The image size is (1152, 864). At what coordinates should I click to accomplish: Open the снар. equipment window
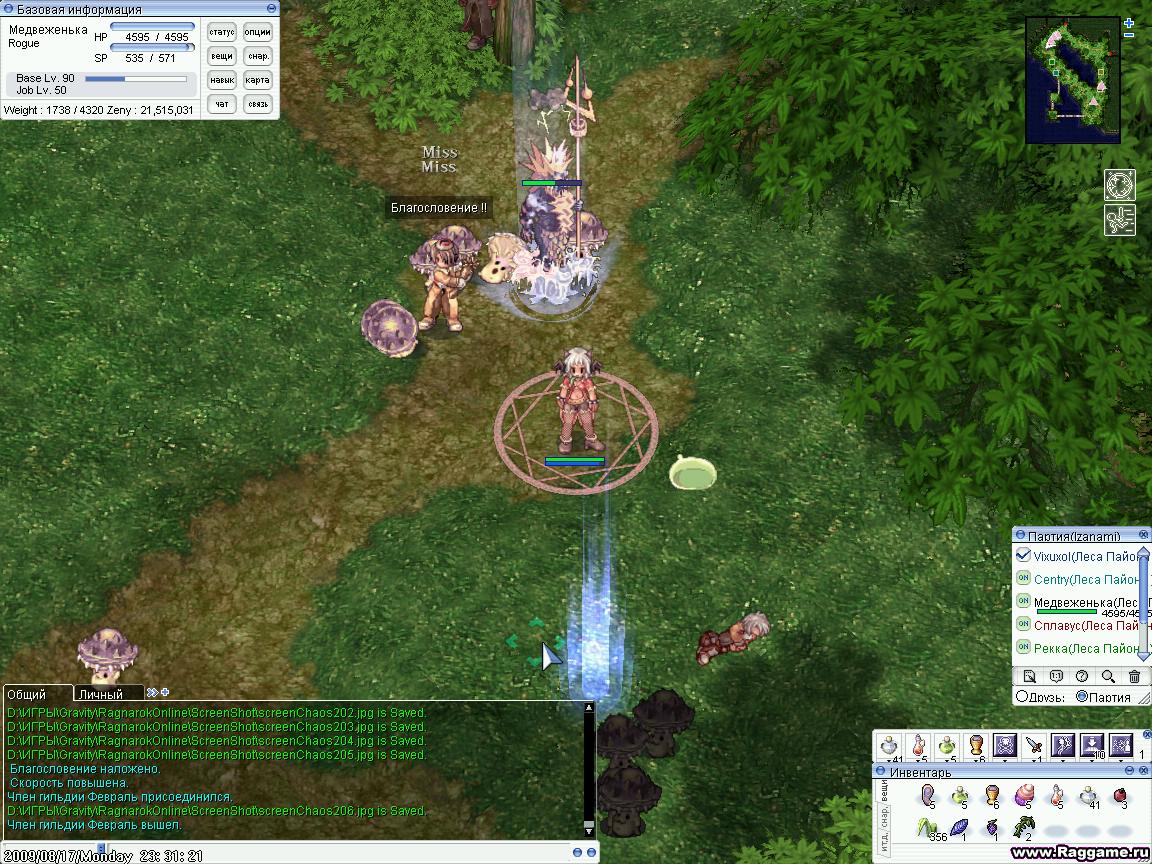point(258,56)
